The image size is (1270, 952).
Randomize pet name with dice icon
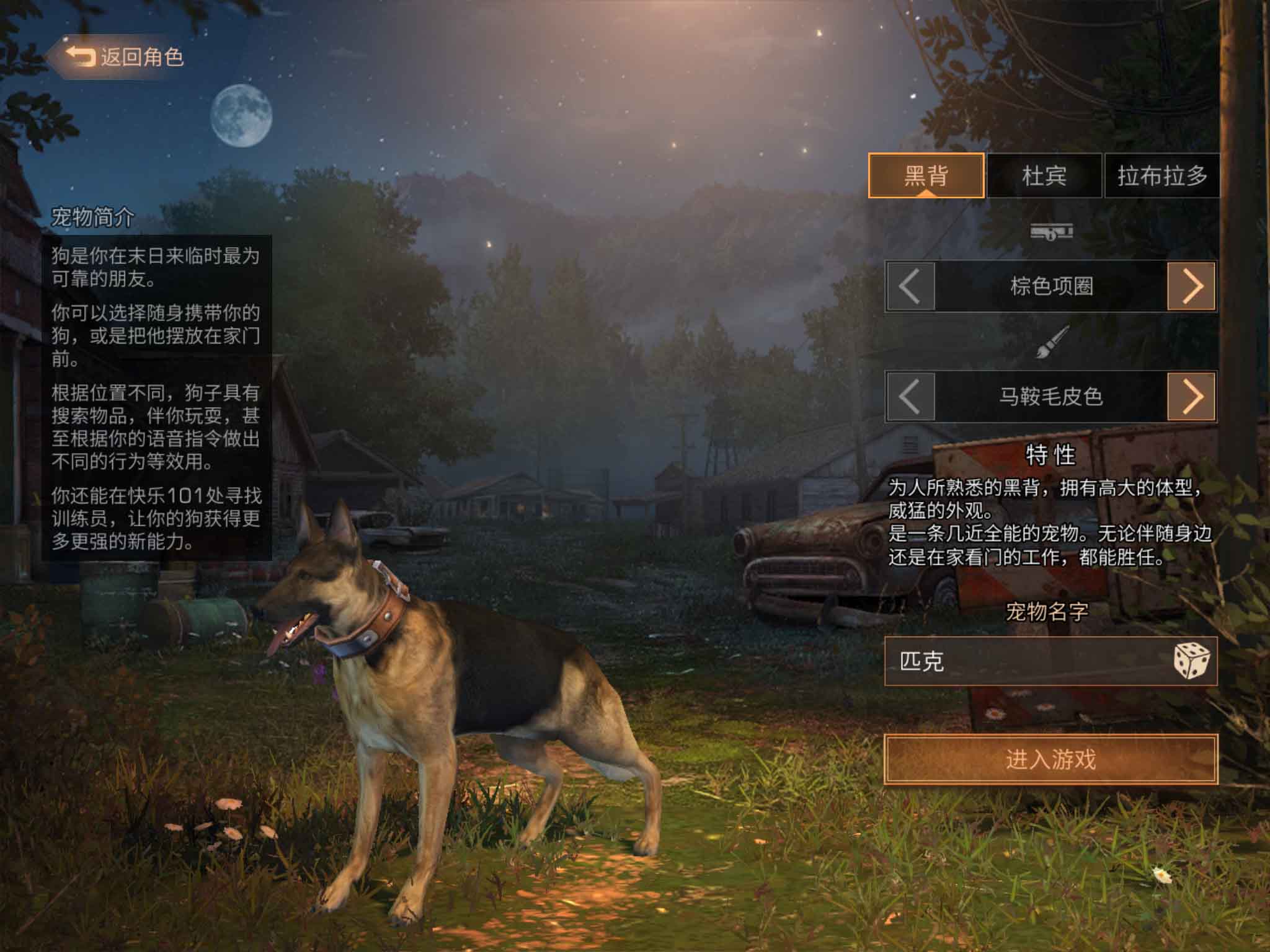click(x=1191, y=661)
